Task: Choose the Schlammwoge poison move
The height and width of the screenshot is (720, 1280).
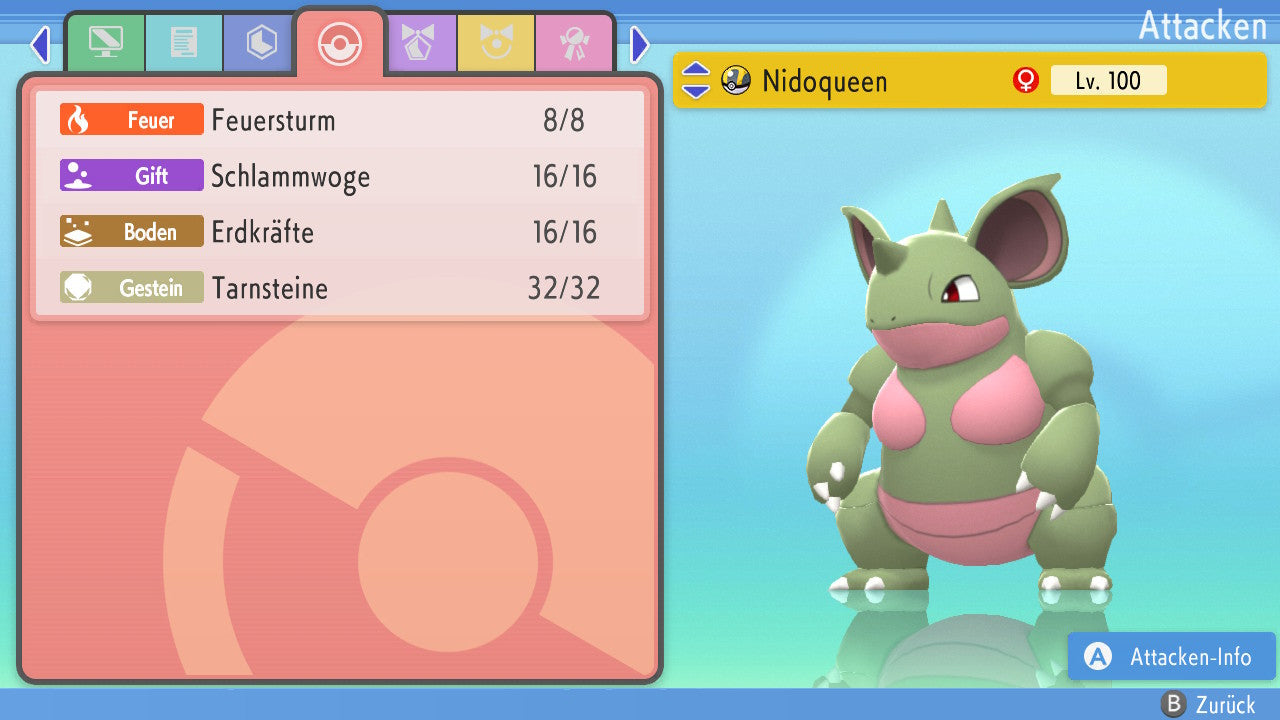Action: point(340,176)
